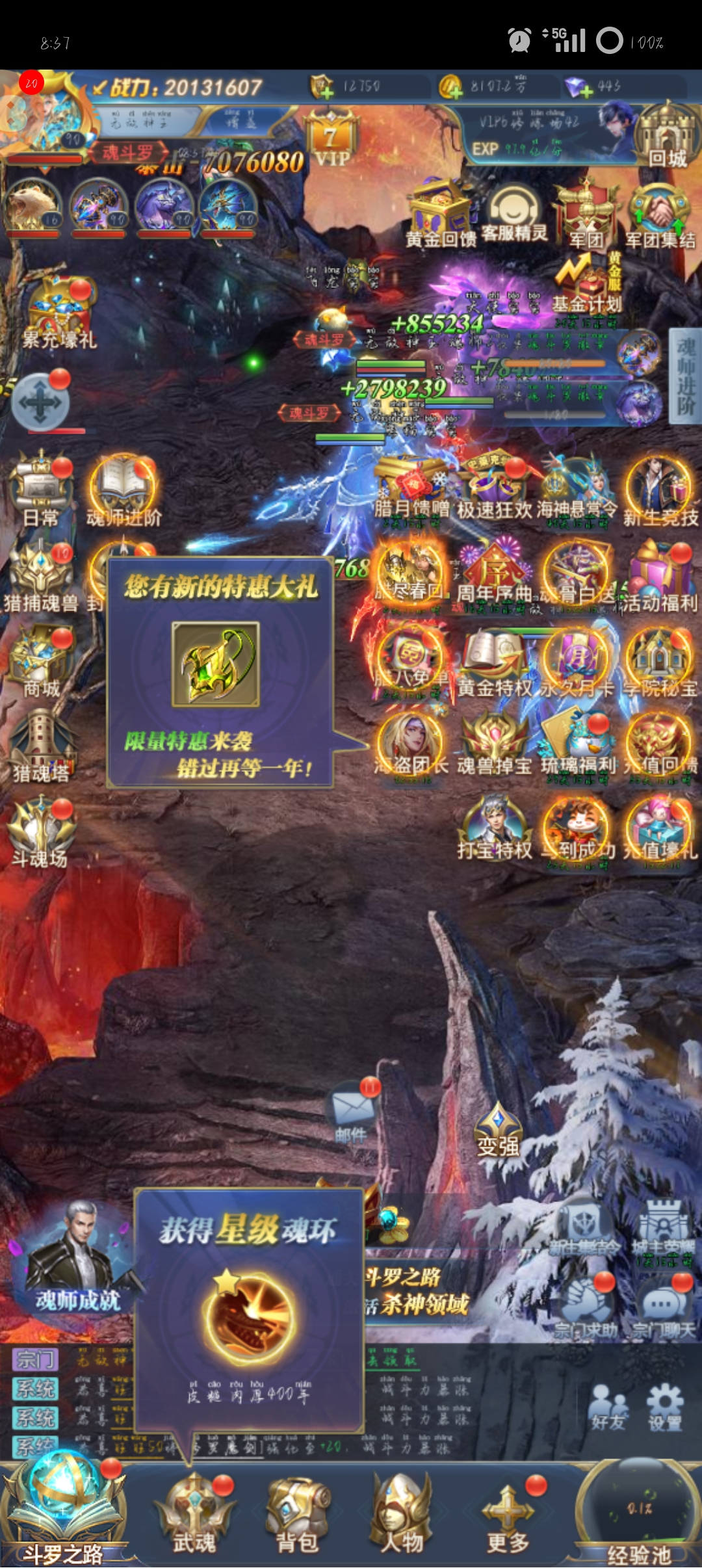Open the 人物 character sheet

[402, 1515]
